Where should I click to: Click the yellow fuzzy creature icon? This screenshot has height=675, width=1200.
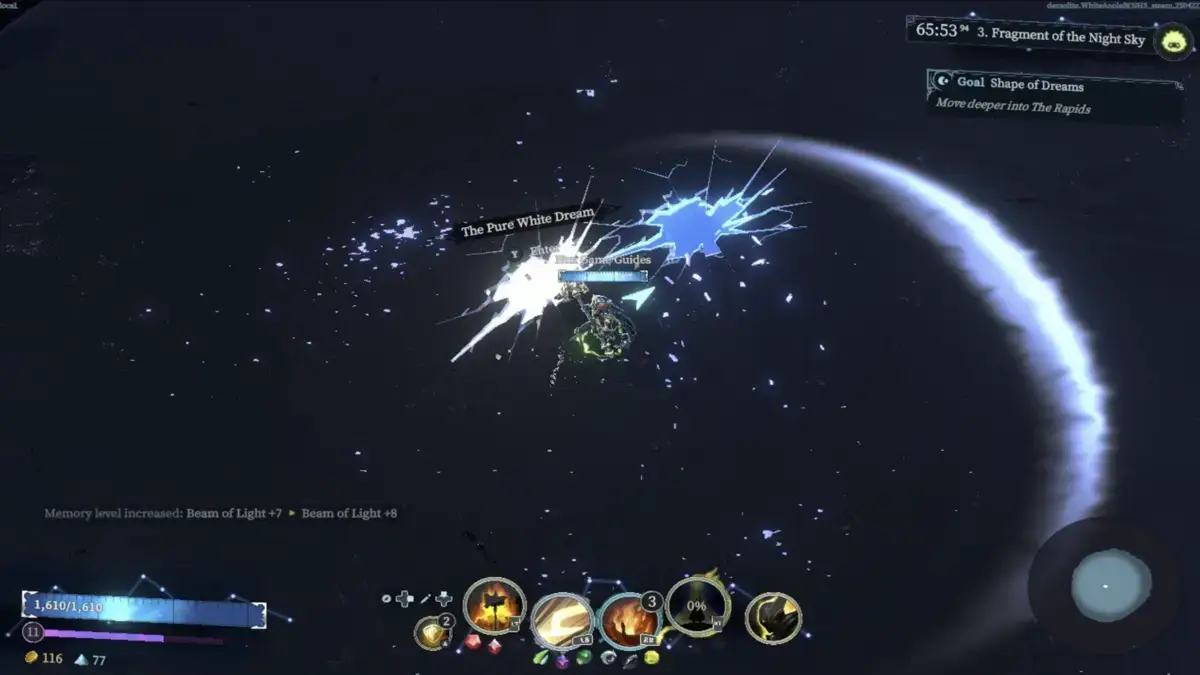pyautogui.click(x=1172, y=42)
